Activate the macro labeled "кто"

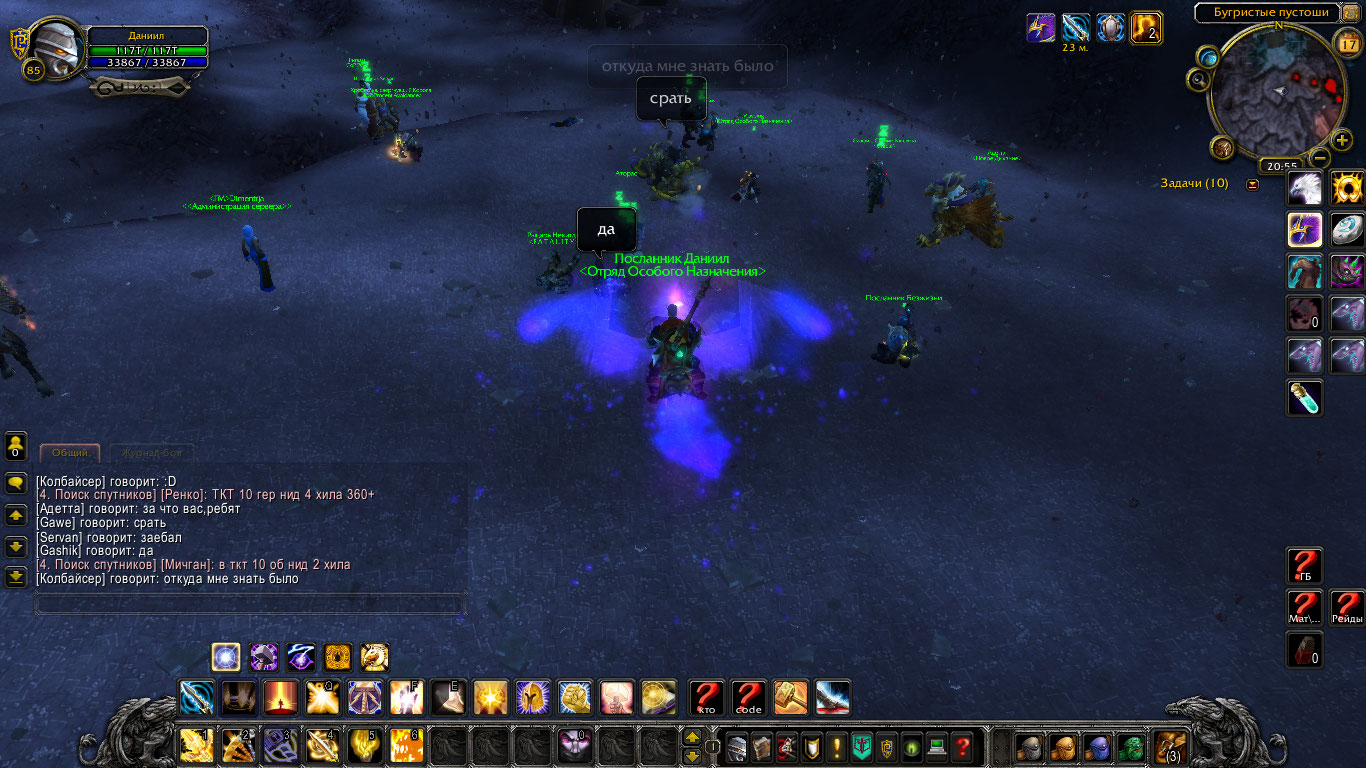point(707,697)
